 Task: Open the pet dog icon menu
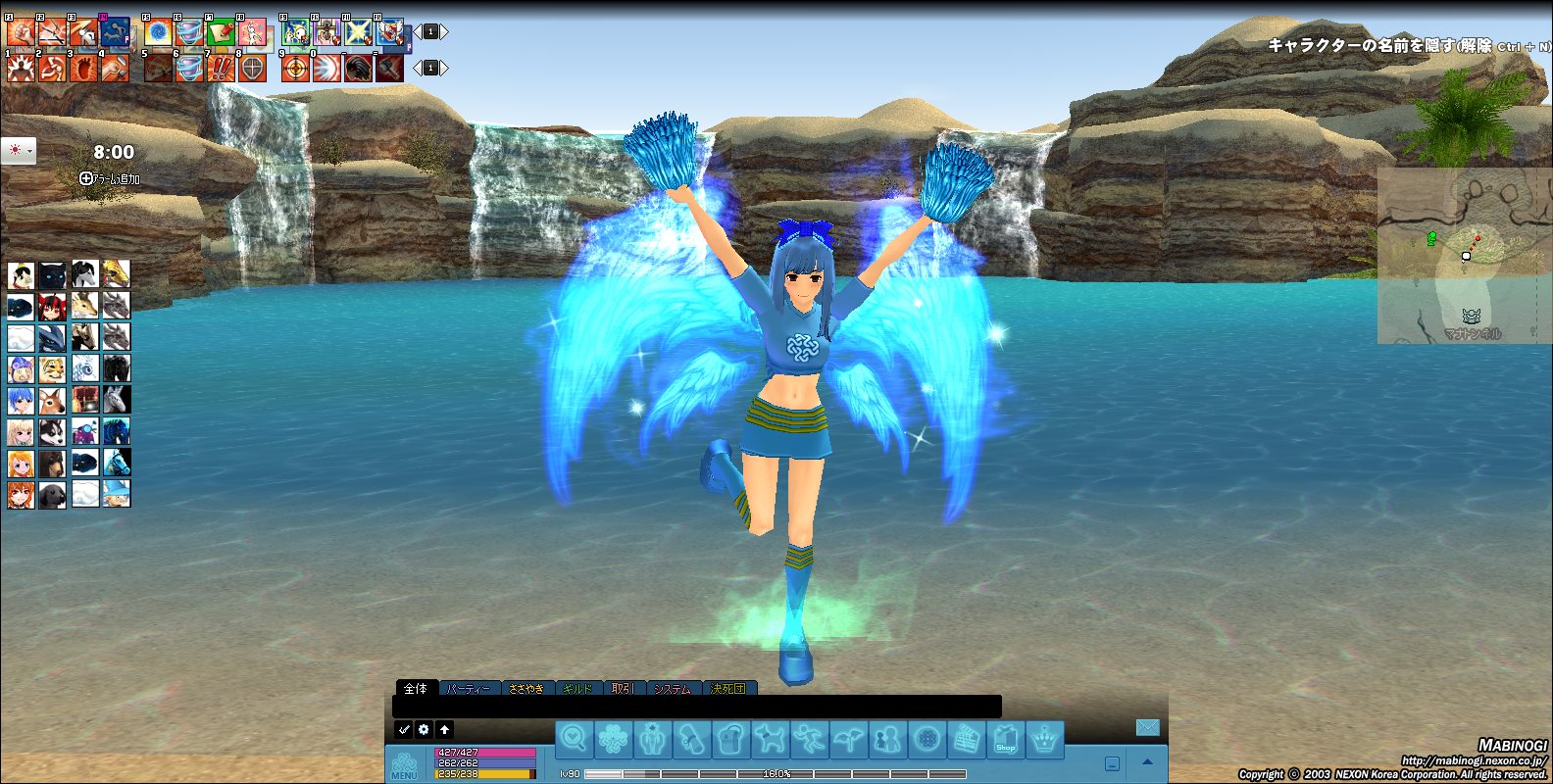pyautogui.click(x=771, y=739)
